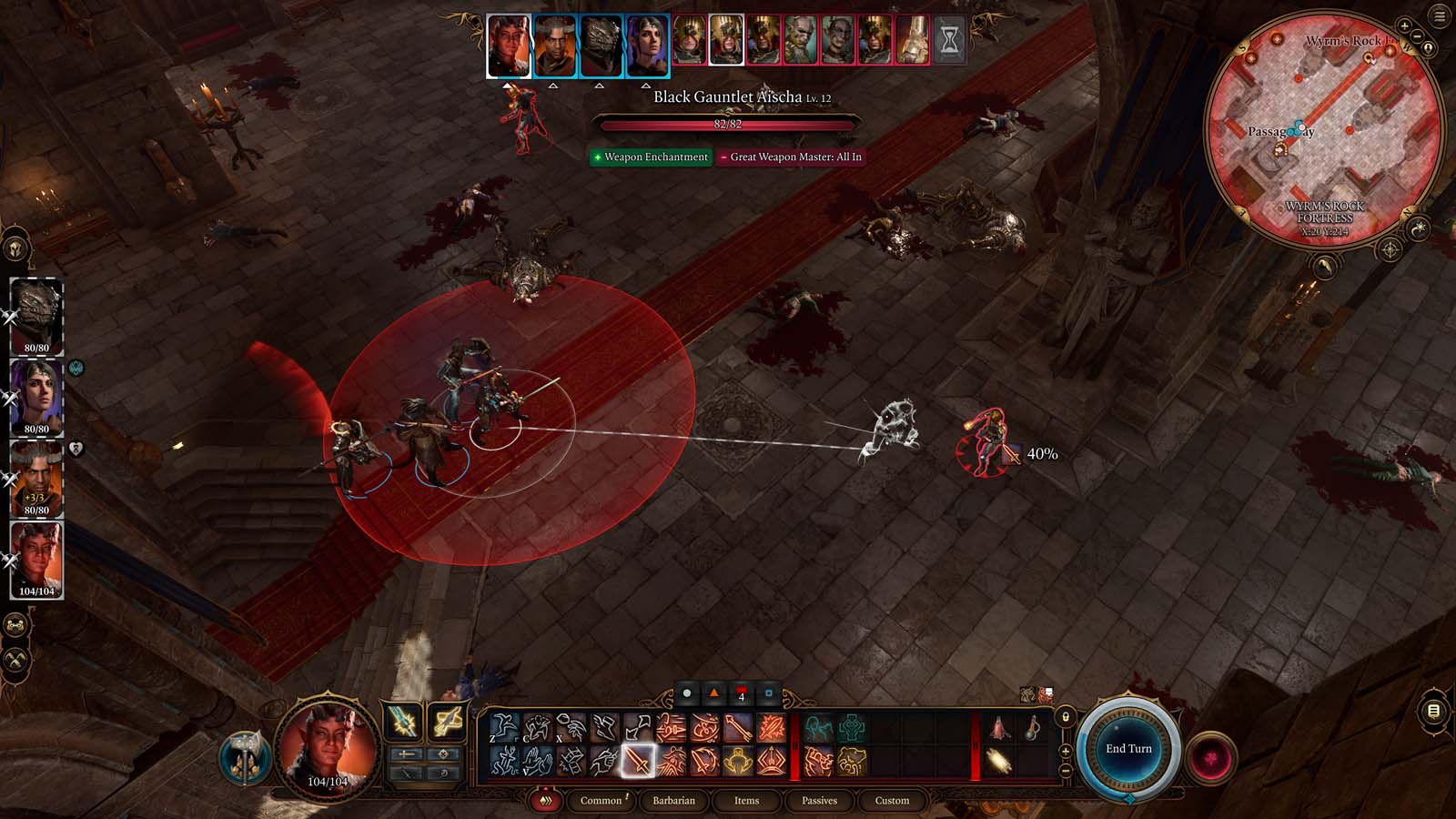Select the highlighted main-hand sword attack
The image size is (1456, 819).
pyautogui.click(x=637, y=762)
